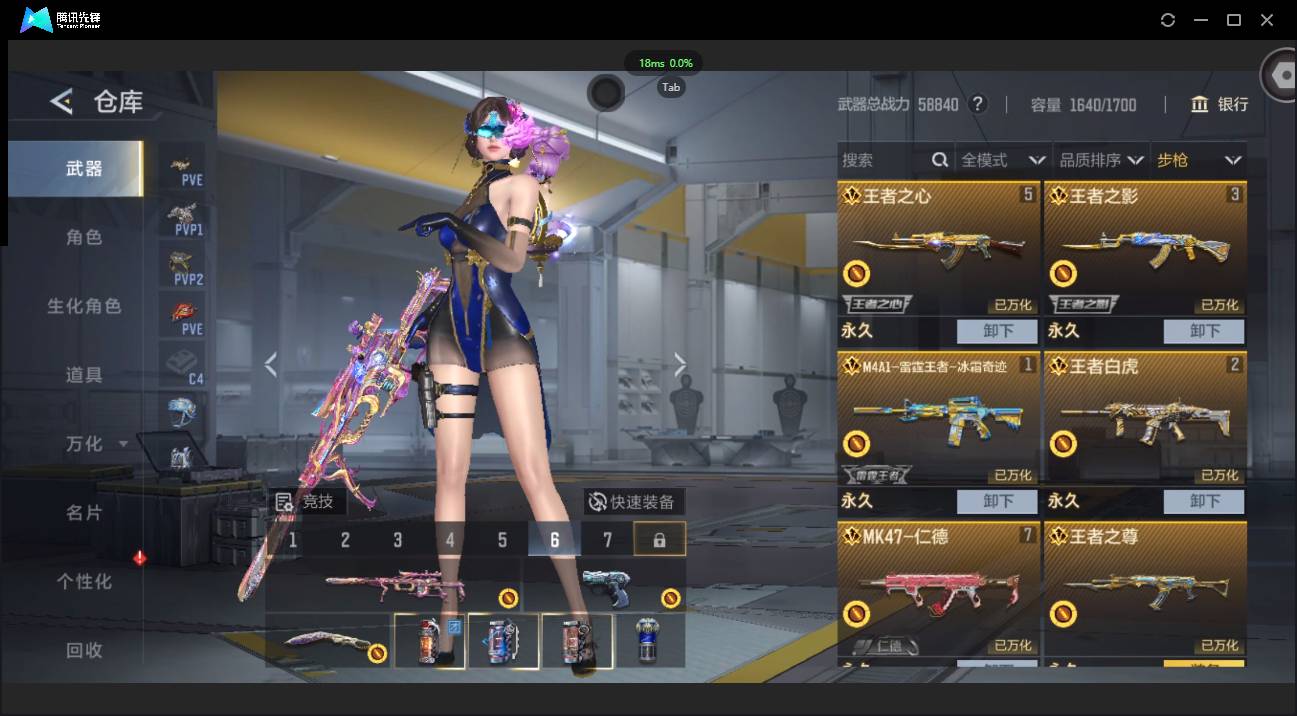The height and width of the screenshot is (716, 1297).
Task: Open the 全模式 mode filter dropdown
Action: (x=1002, y=160)
